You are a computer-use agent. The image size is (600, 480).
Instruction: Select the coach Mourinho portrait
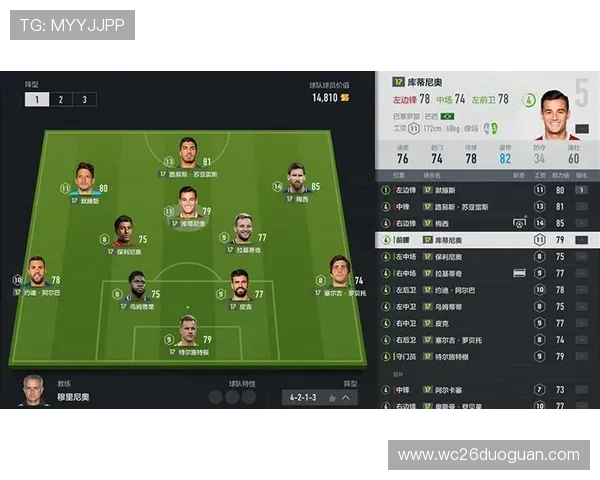pos(34,391)
